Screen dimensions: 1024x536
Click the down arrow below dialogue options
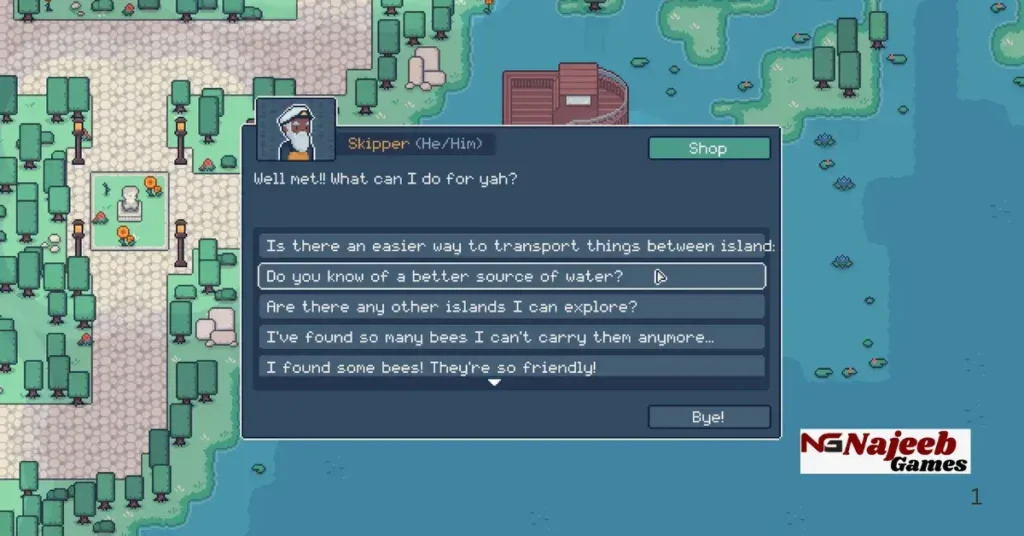click(493, 382)
